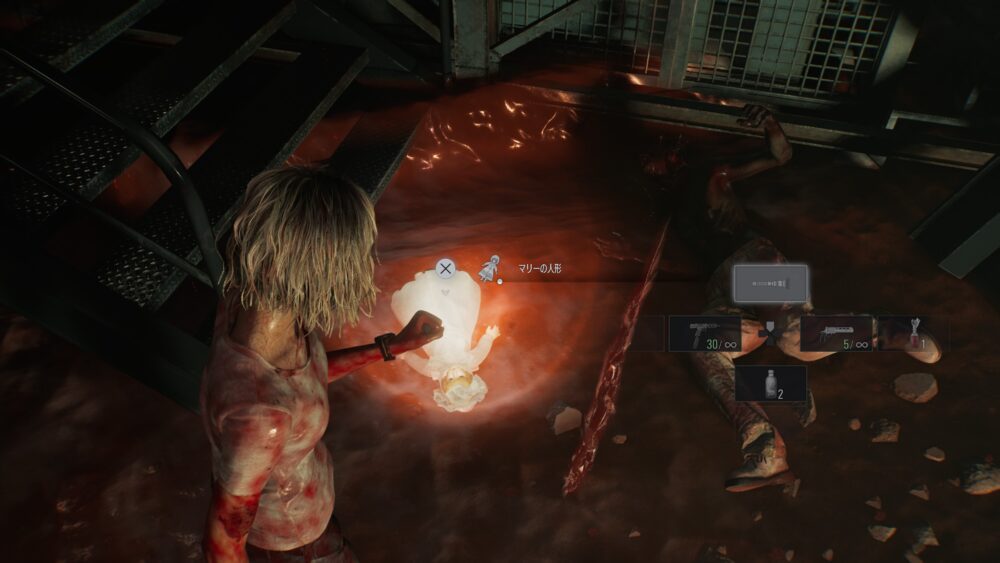The image size is (1000, 563).
Task: Switch to the shotgun with 5 shells
Action: point(836,334)
